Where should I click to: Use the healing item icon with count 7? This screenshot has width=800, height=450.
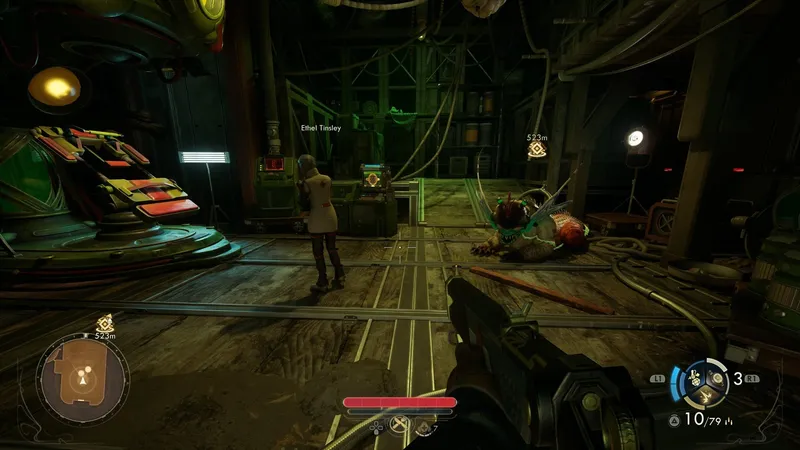point(426,428)
